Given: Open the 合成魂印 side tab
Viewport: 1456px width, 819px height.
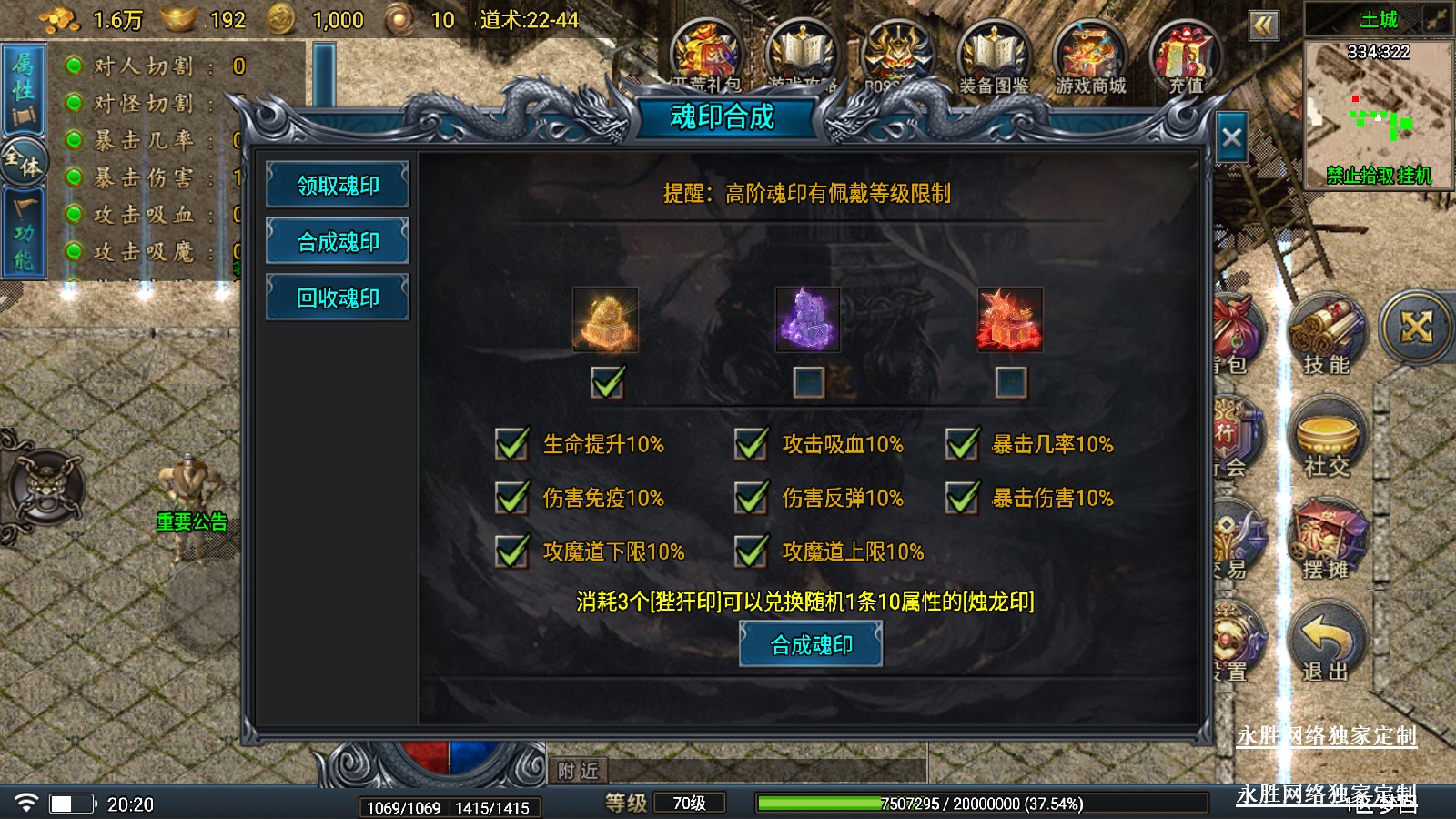Looking at the screenshot, I should [x=338, y=242].
